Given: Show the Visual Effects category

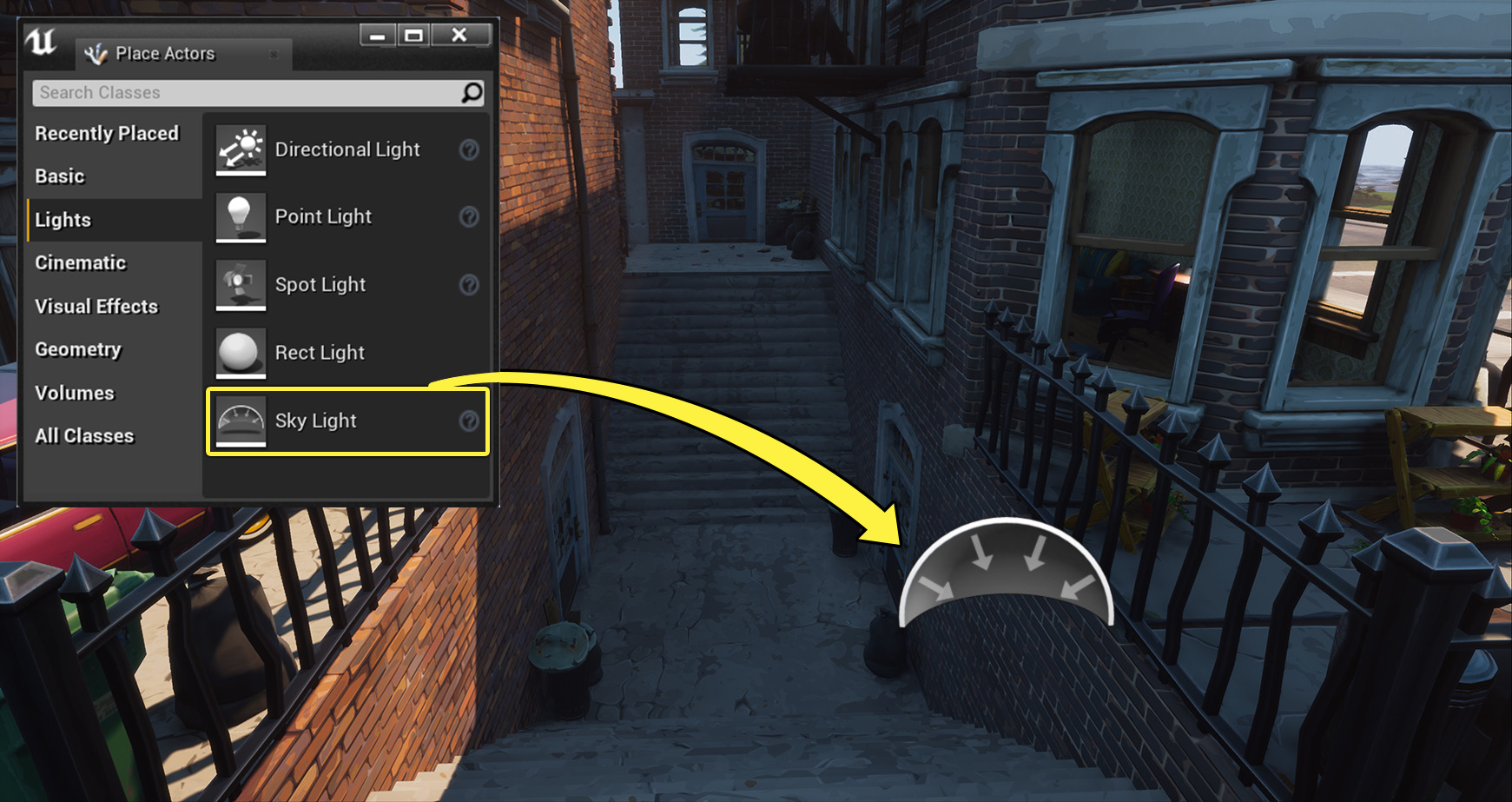Looking at the screenshot, I should 96,306.
